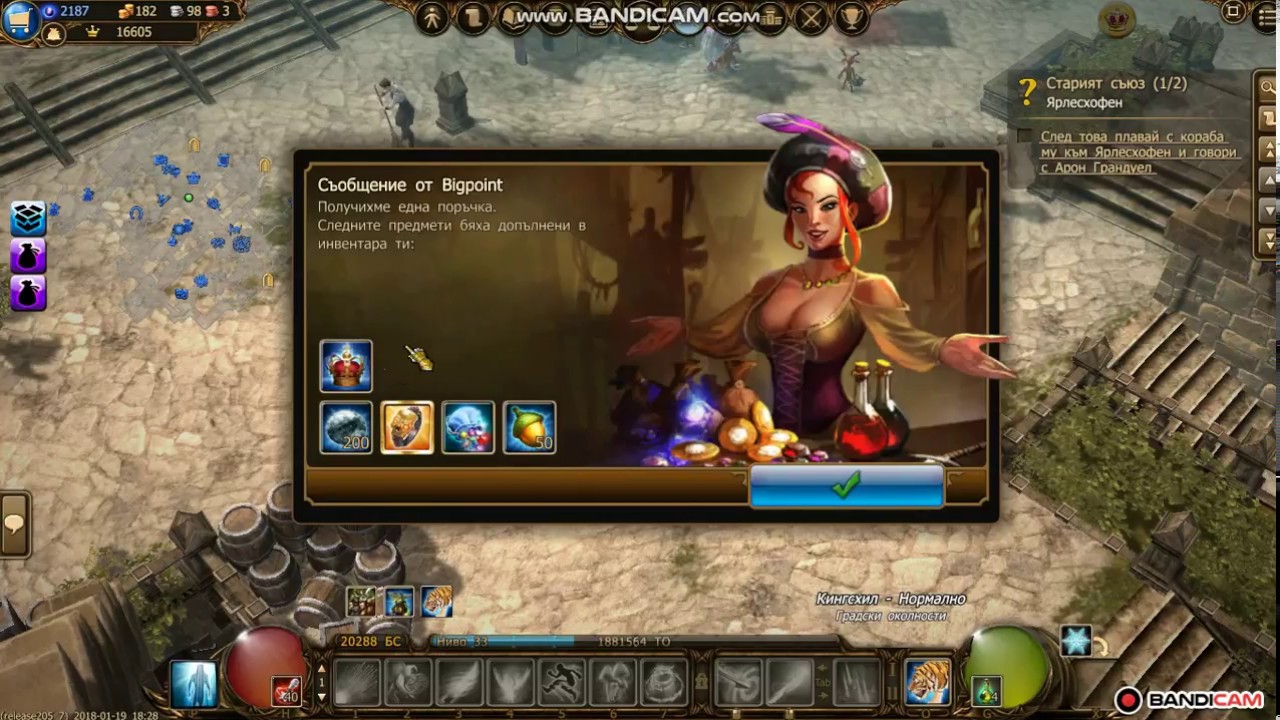The image size is (1280, 720).
Task: Choose the golden-framed armored figure reward
Action: [407, 428]
